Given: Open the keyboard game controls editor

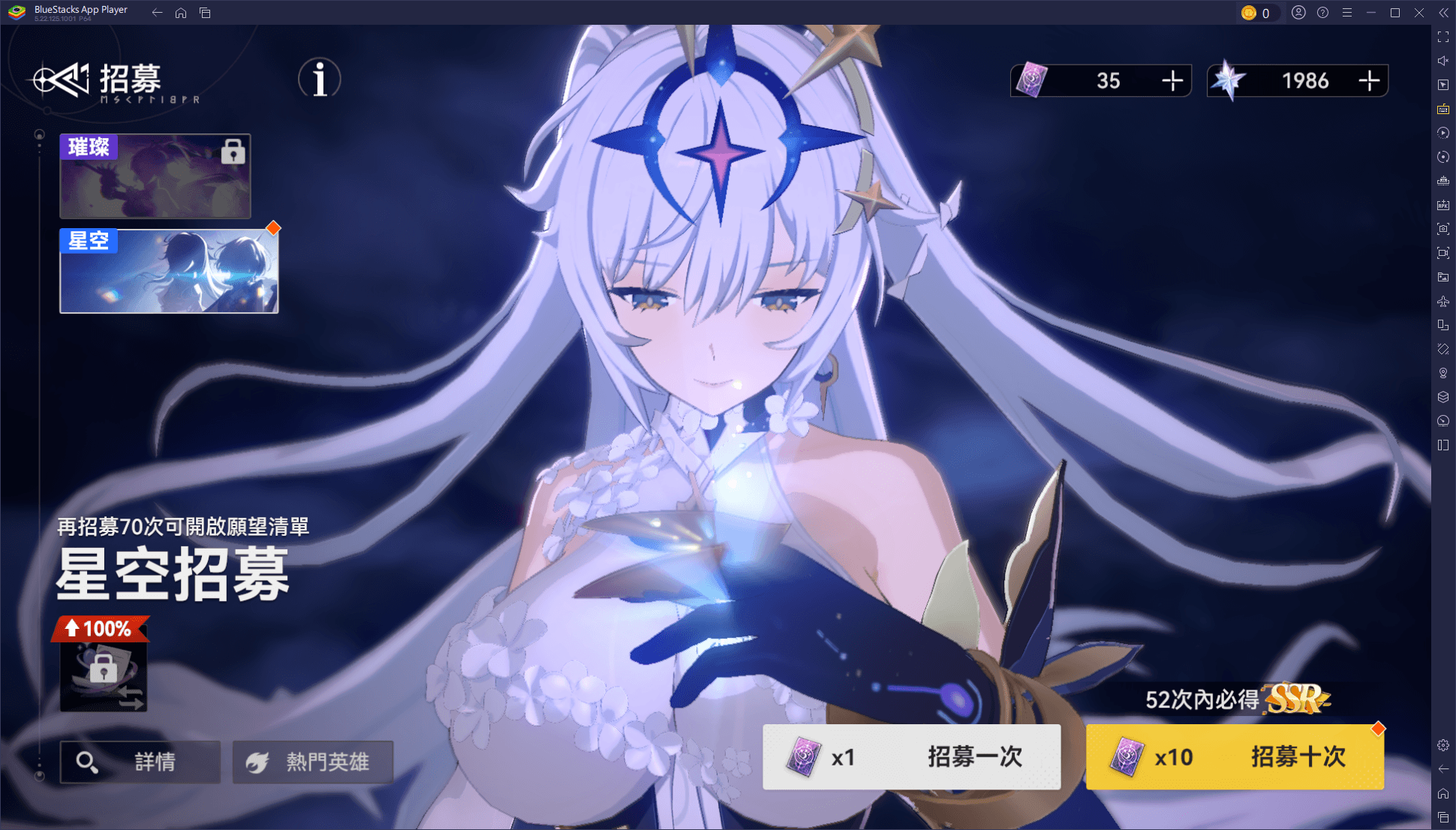Looking at the screenshot, I should tap(1442, 109).
